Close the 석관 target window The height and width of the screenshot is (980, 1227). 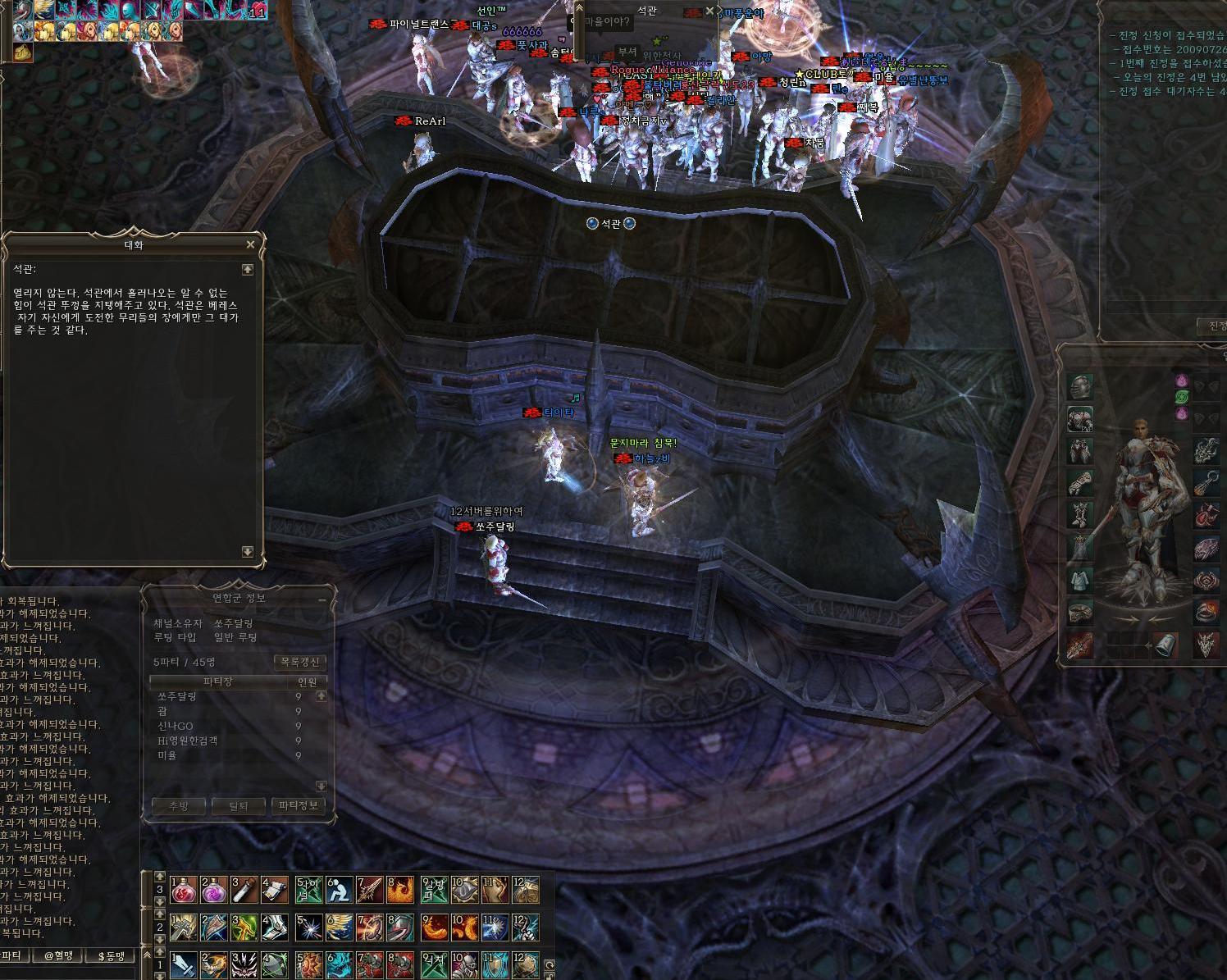point(709,11)
